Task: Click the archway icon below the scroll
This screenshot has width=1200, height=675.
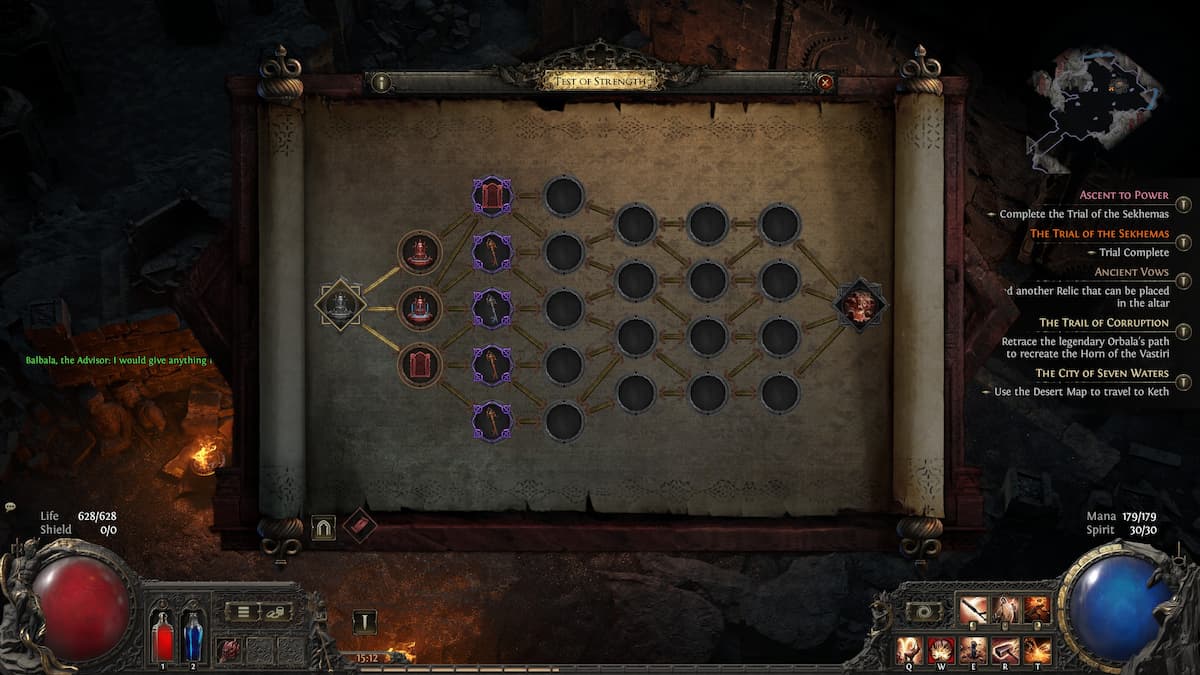Action: (323, 527)
